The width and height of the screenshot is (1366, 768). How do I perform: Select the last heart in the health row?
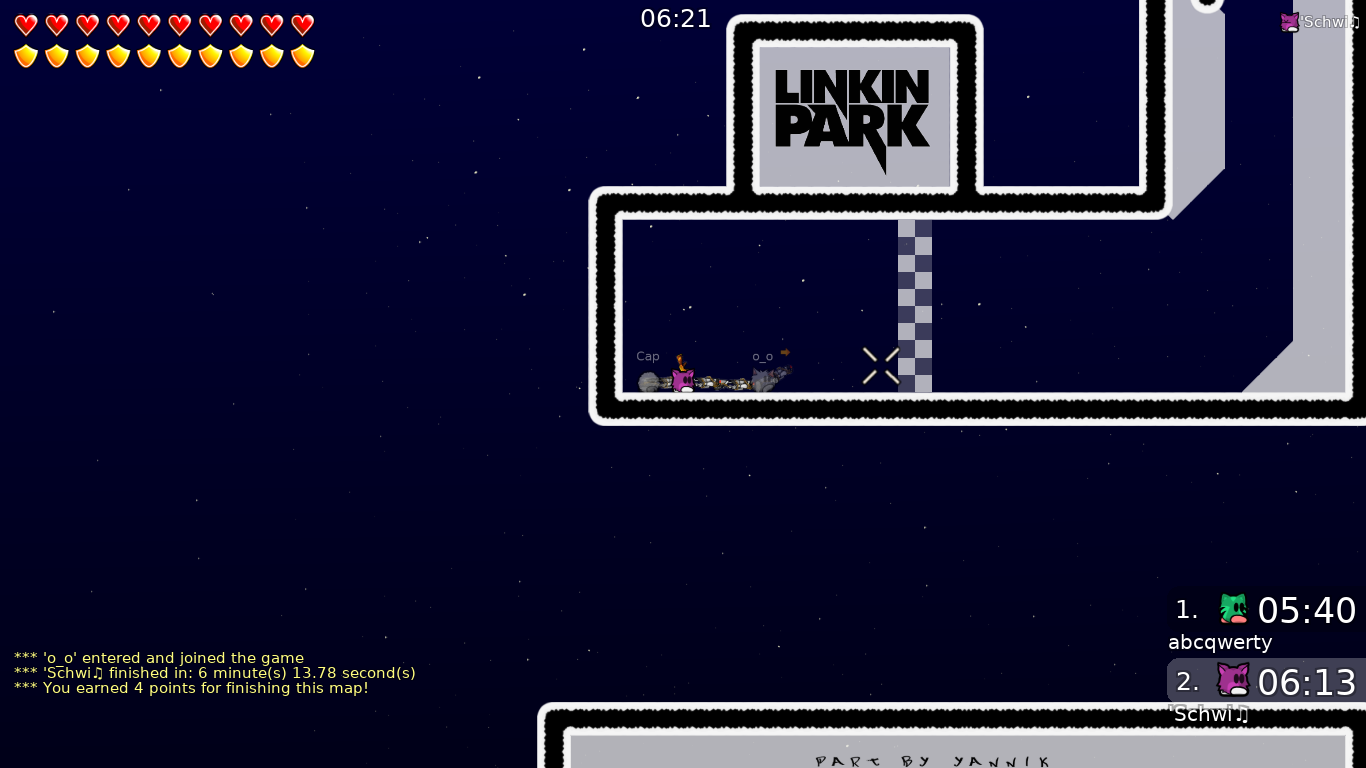[x=302, y=25]
